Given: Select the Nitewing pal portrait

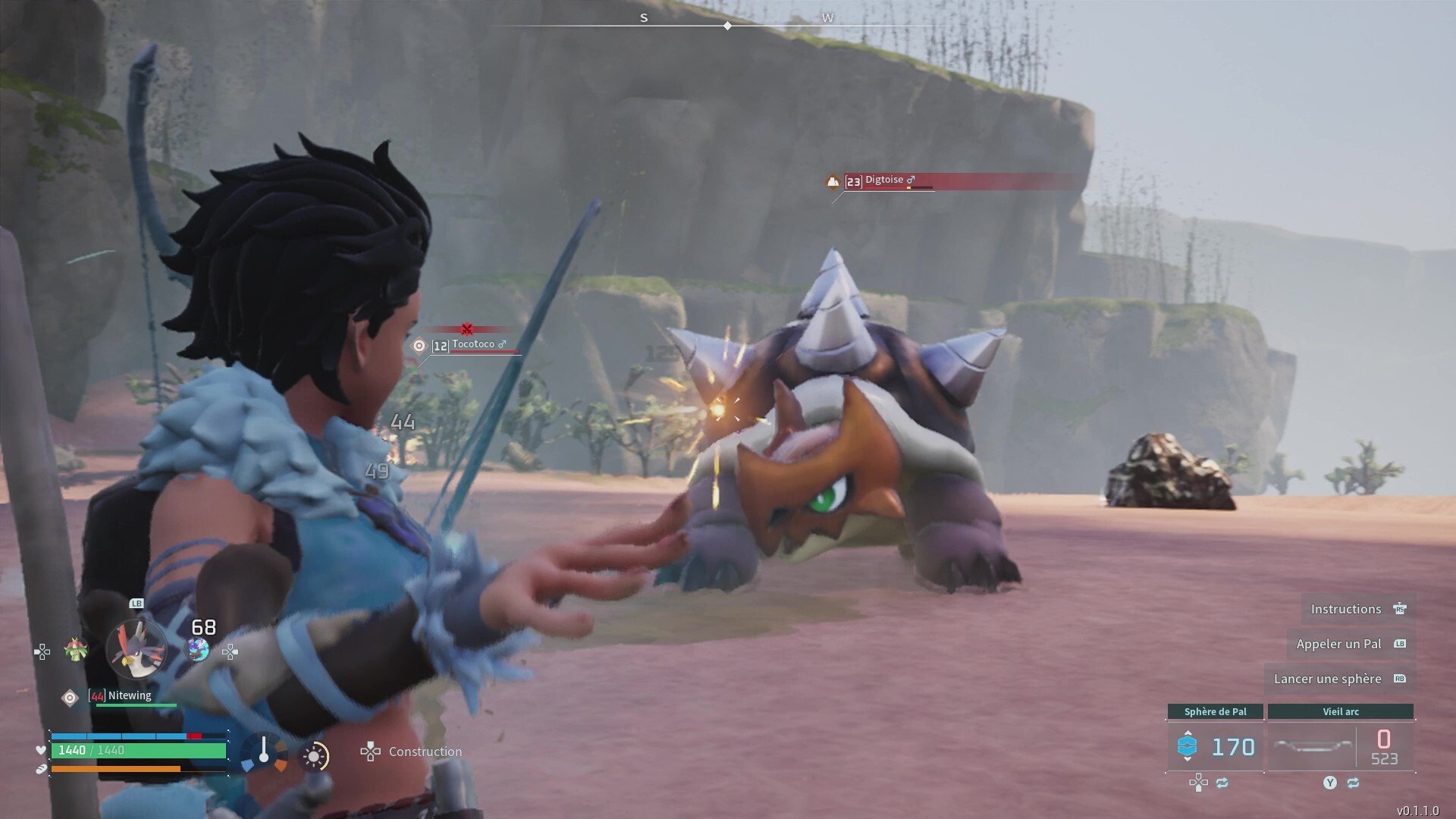Looking at the screenshot, I should tap(136, 648).
